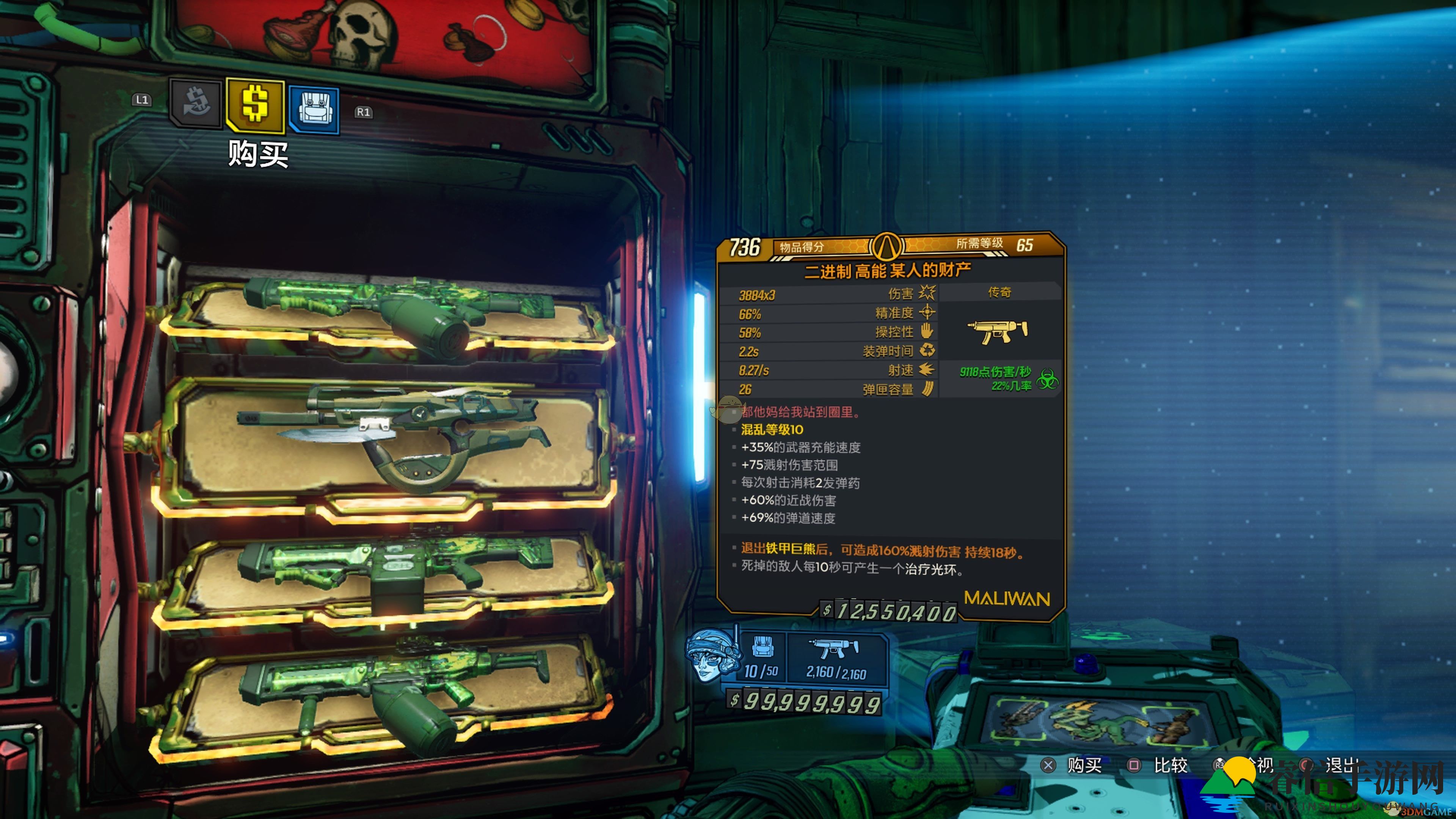The width and height of the screenshot is (1456, 819).
Task: Select the yellow dollar buy tab
Action: point(255,105)
